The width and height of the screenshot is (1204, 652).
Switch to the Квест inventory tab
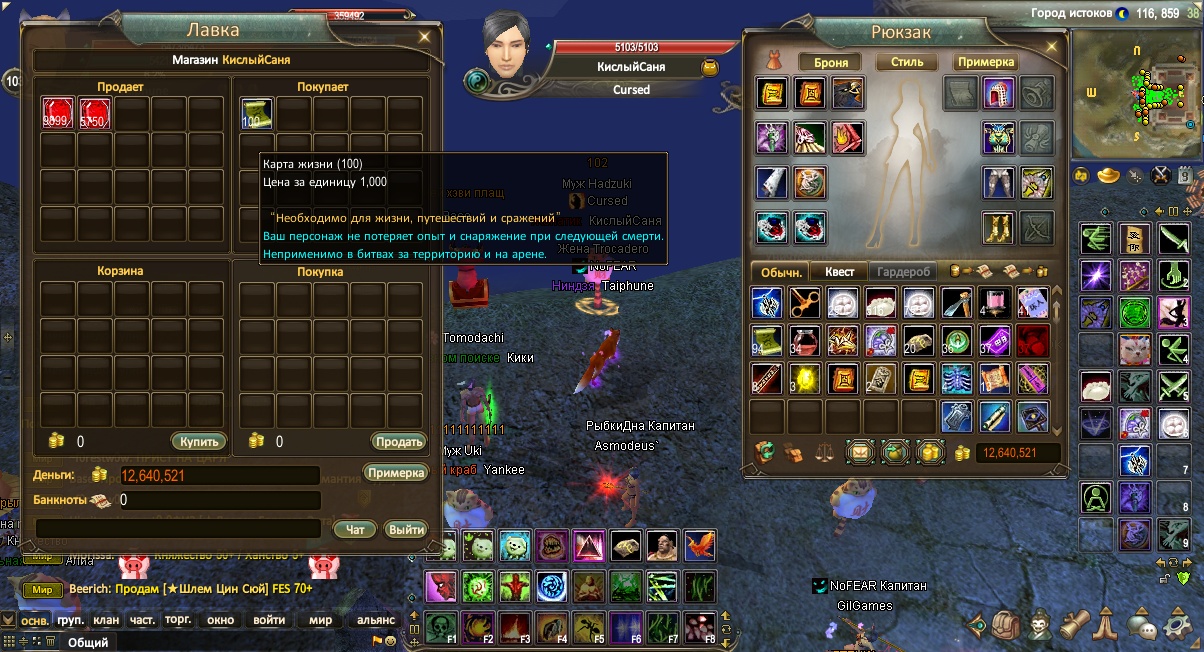point(839,271)
